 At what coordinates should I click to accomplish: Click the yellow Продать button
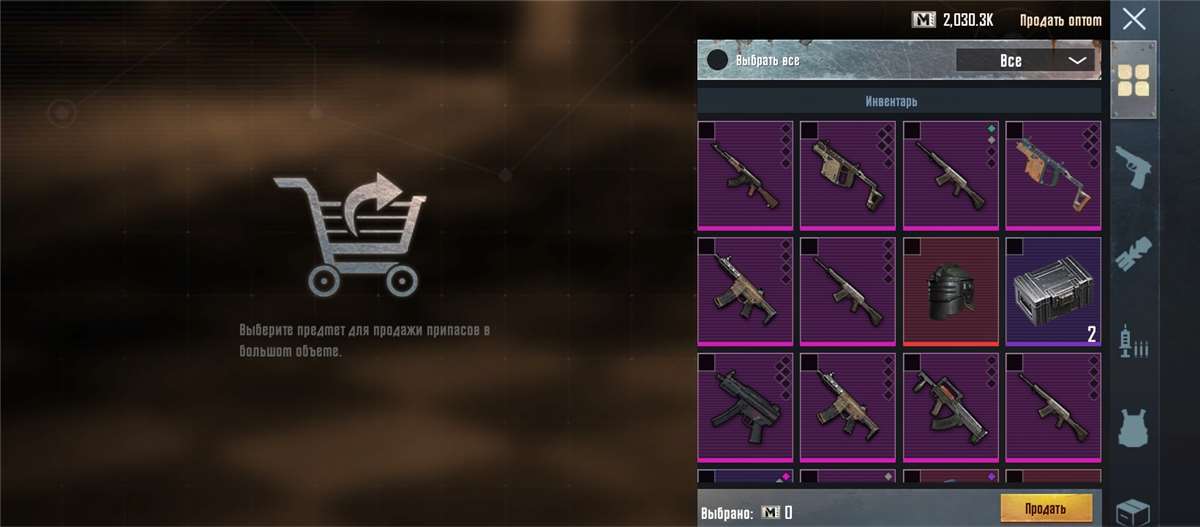1045,508
